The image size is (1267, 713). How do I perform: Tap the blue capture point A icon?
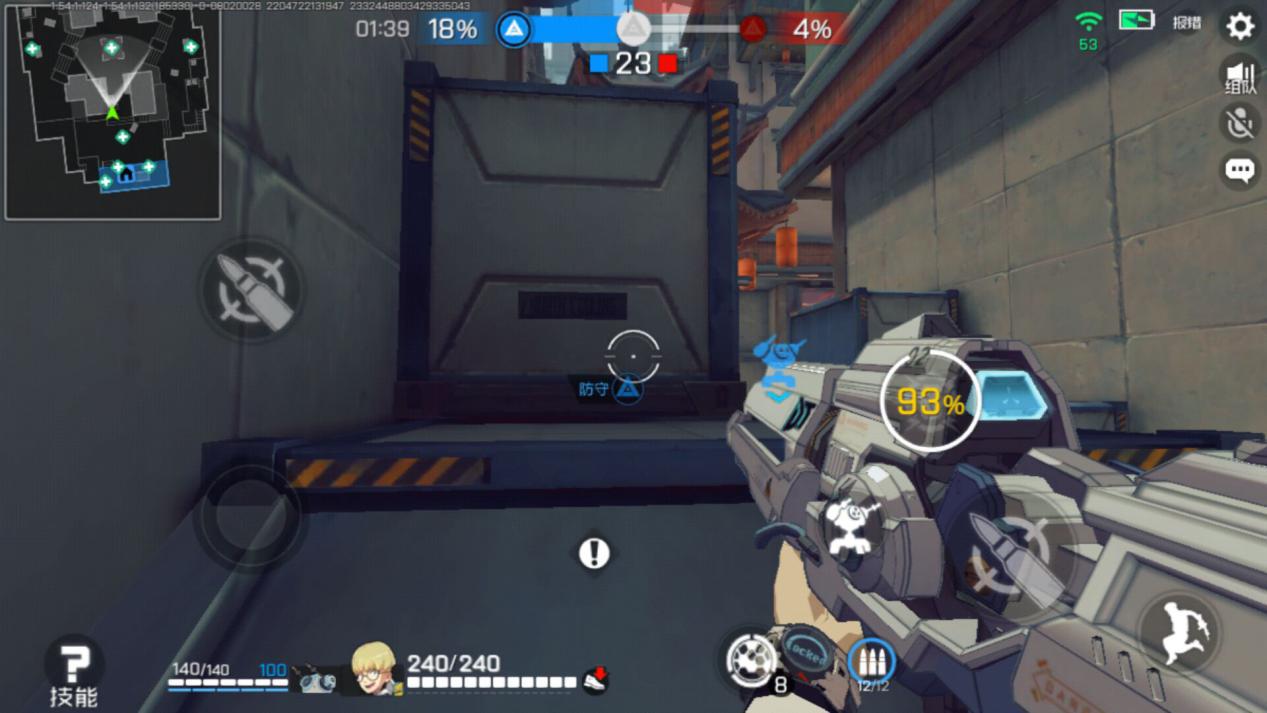click(514, 29)
